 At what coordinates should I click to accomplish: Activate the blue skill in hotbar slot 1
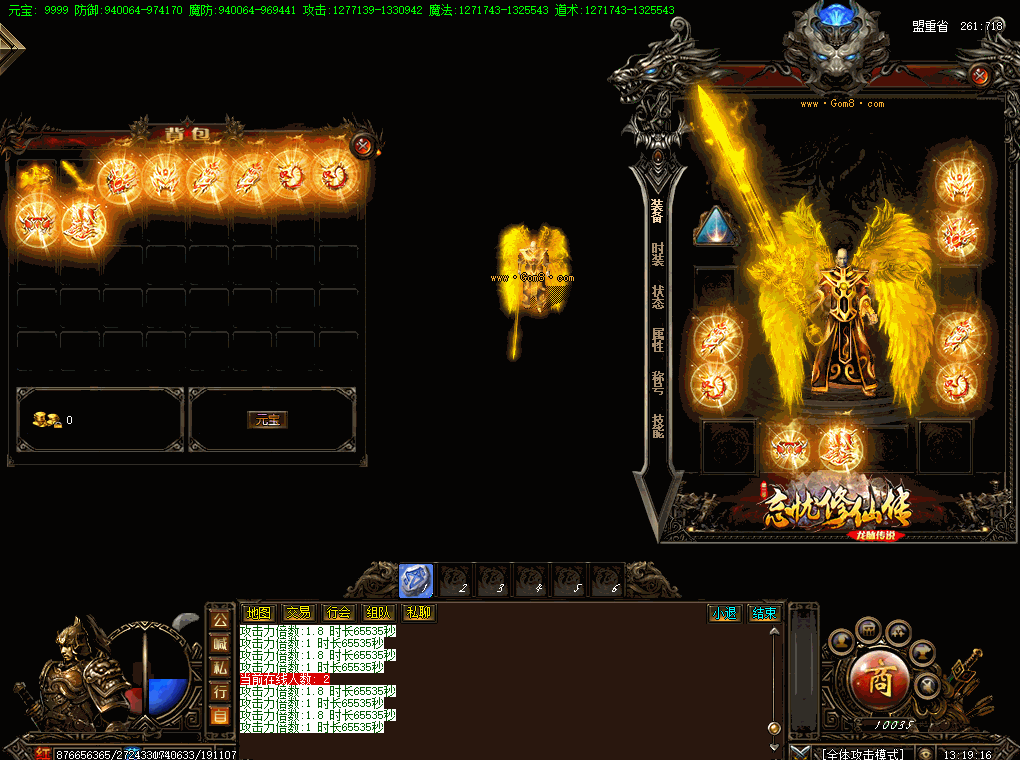click(x=416, y=580)
